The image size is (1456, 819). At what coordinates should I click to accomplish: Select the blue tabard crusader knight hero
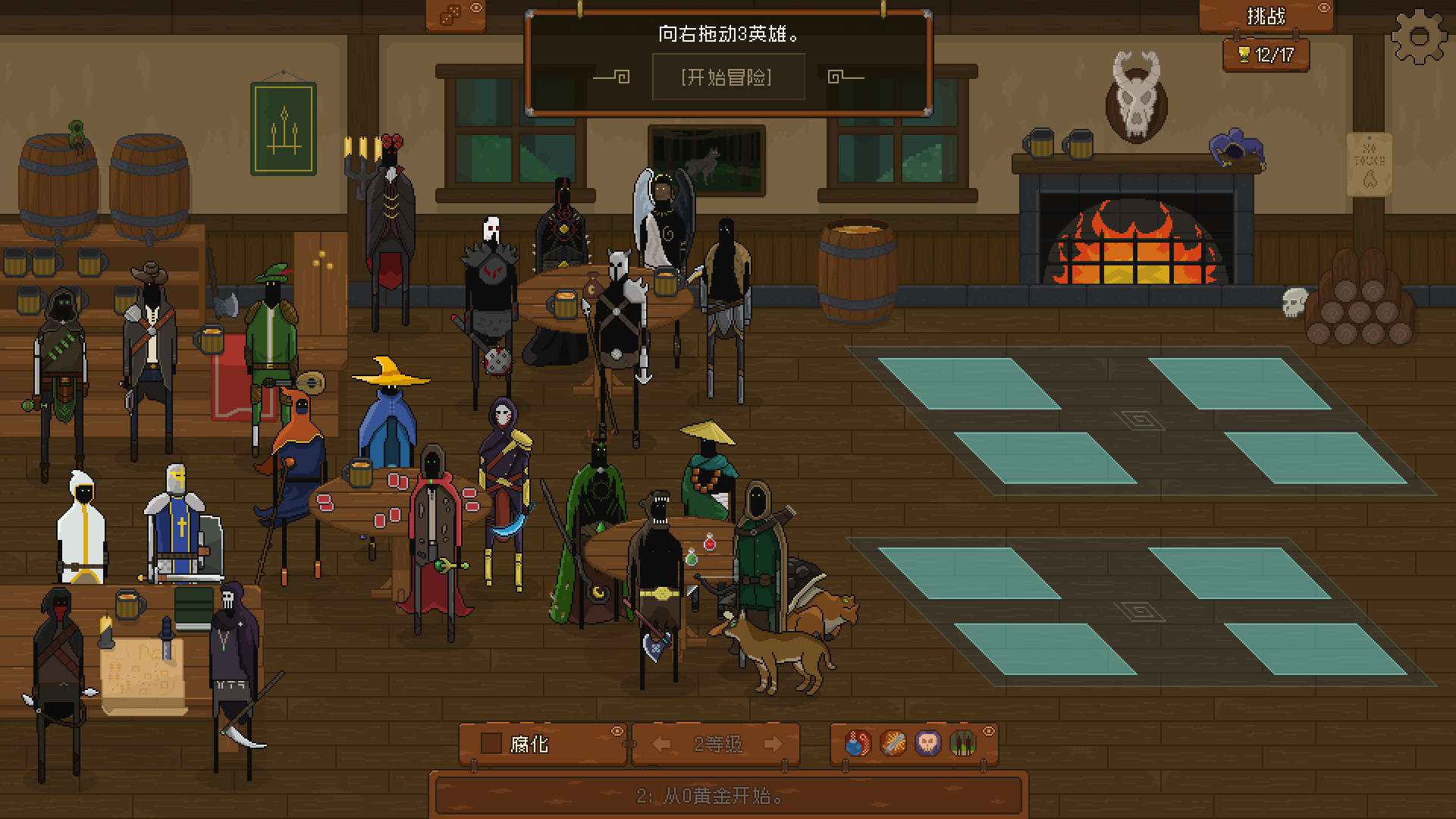(177, 523)
